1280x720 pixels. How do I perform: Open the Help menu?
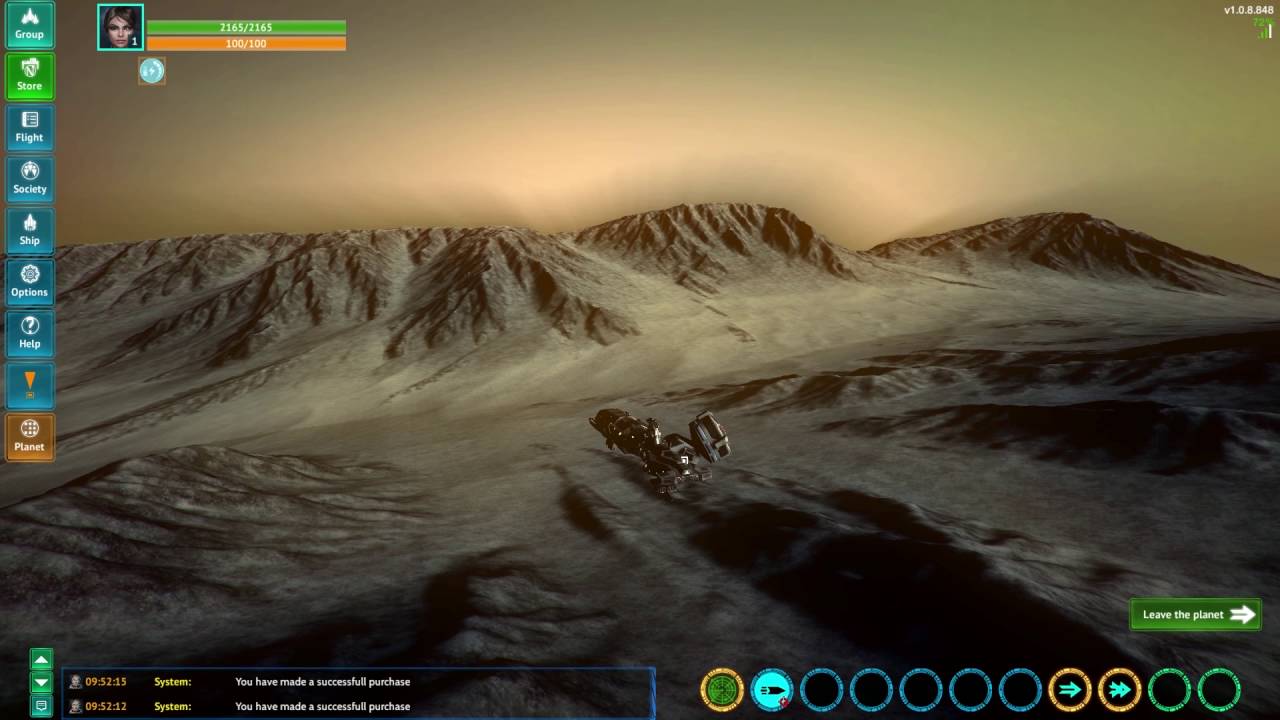coord(29,334)
